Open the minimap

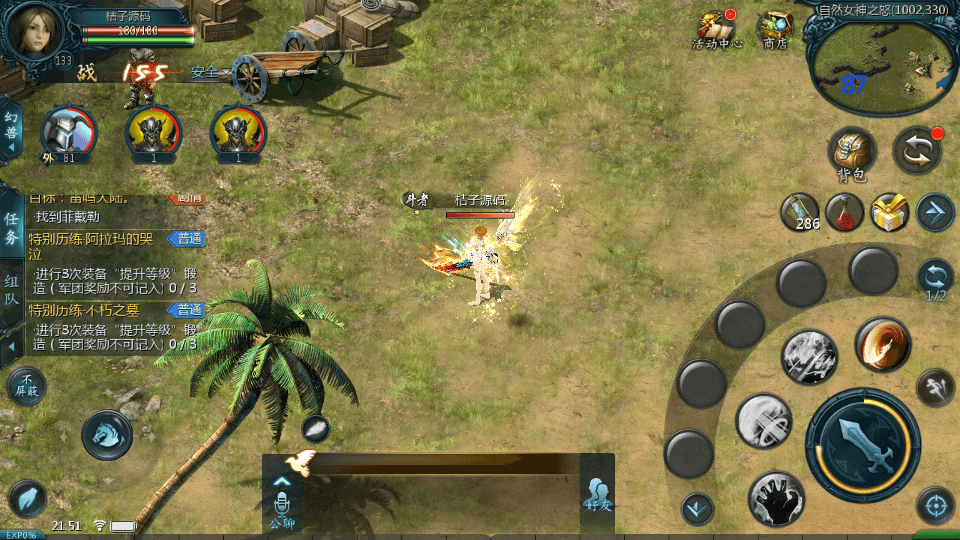(877, 65)
